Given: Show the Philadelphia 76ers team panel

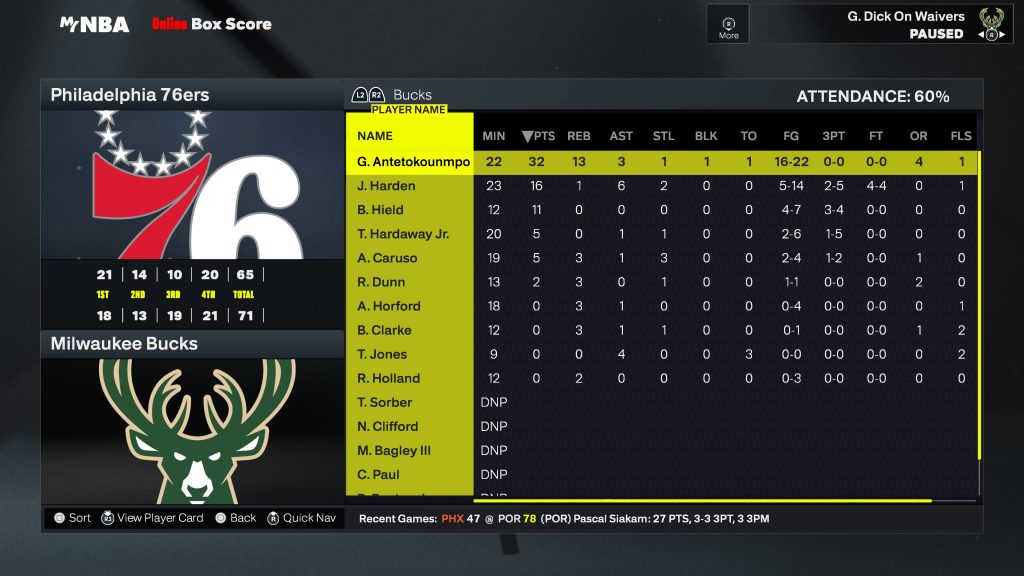Looking at the screenshot, I should pos(191,96).
